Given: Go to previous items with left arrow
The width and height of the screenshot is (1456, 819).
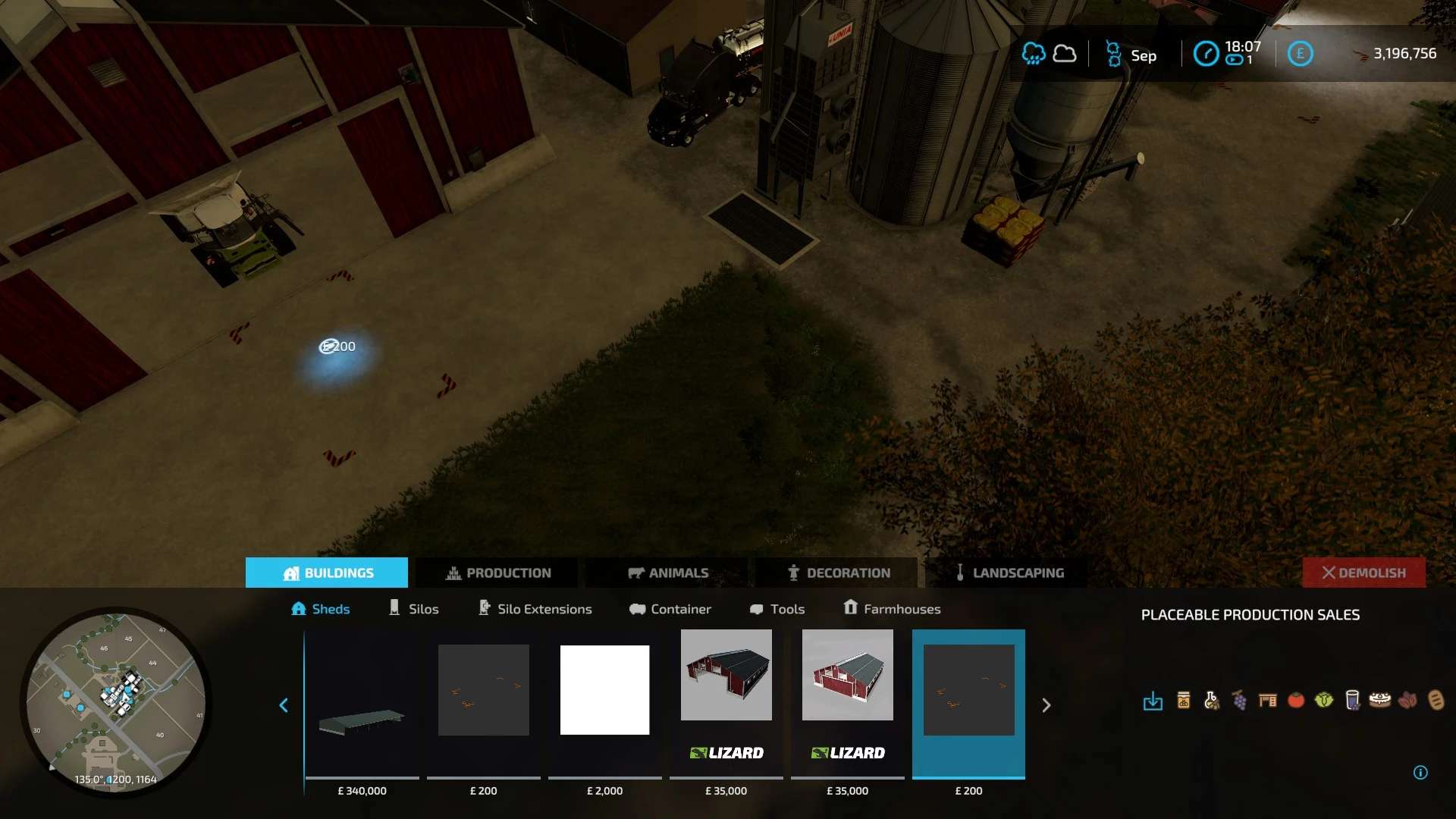Looking at the screenshot, I should click(284, 705).
